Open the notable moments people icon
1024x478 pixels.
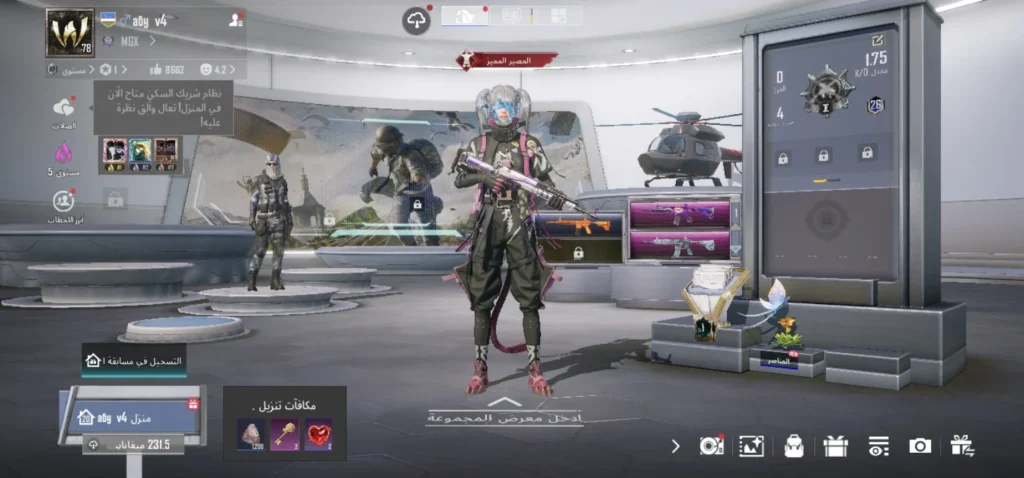pyautogui.click(x=64, y=201)
